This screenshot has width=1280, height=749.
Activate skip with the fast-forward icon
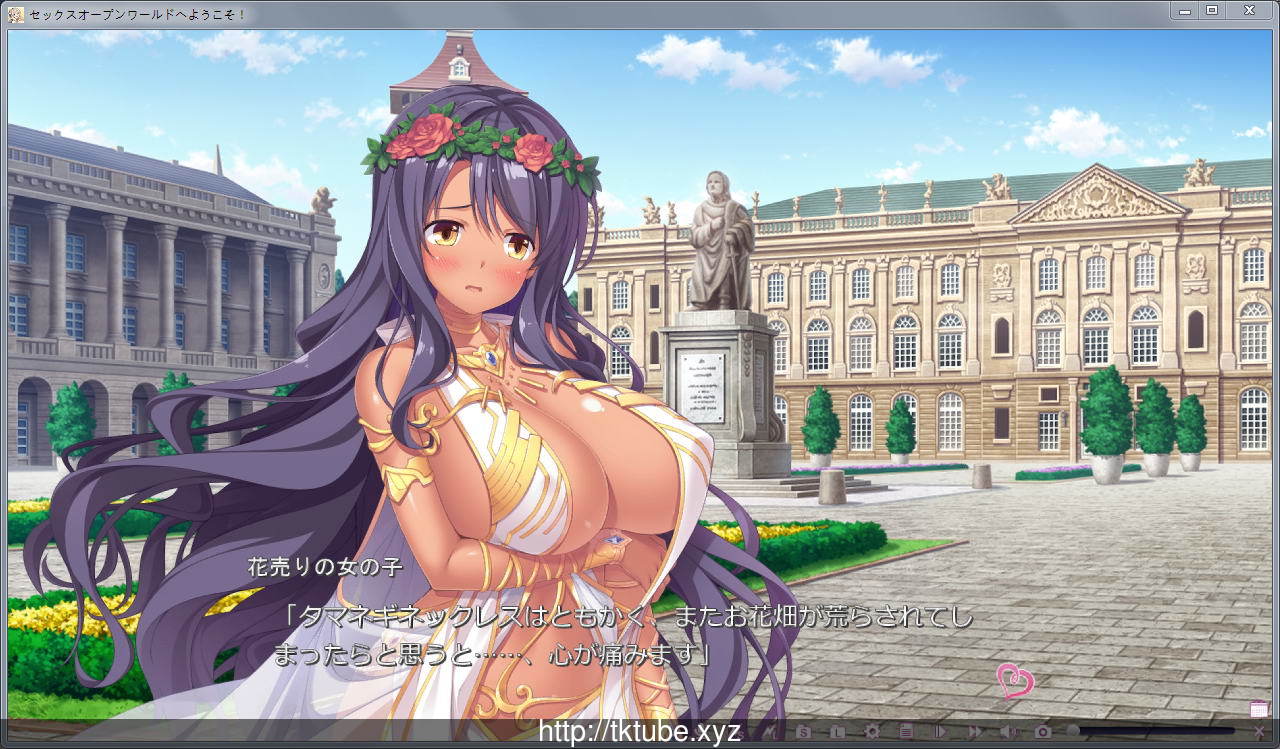[974, 732]
